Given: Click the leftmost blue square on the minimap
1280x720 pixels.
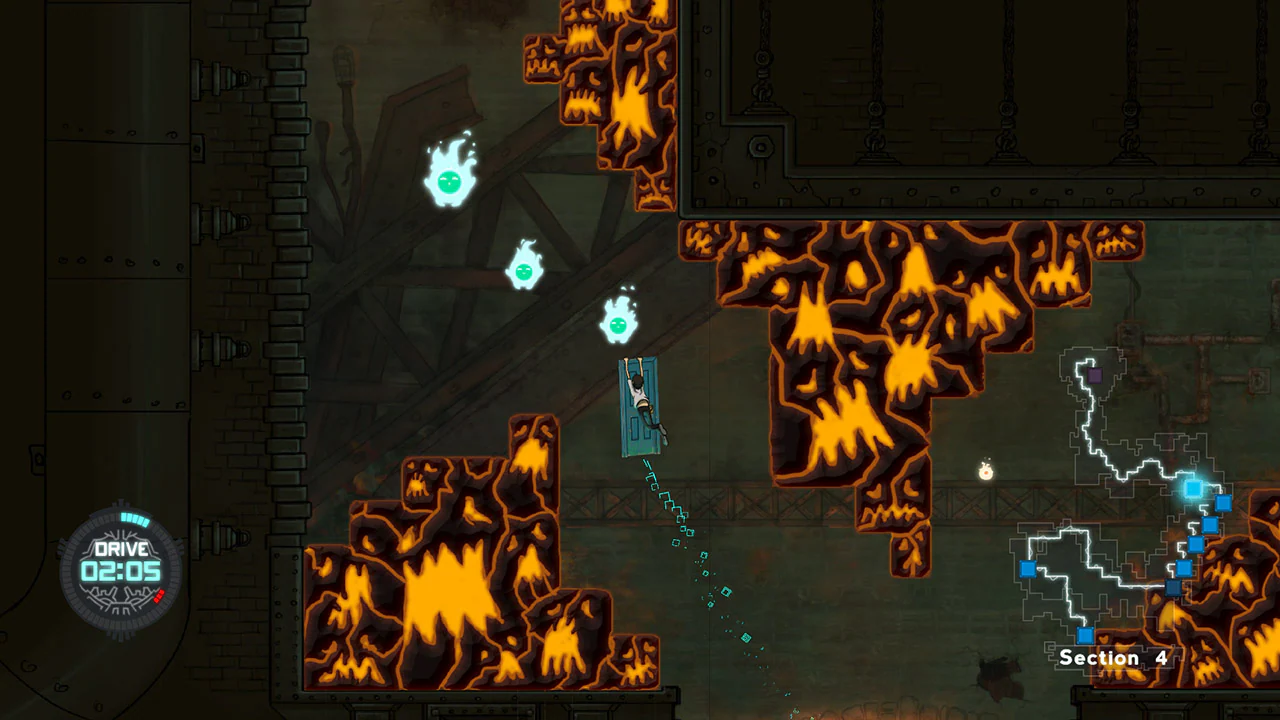Looking at the screenshot, I should coord(1028,569).
